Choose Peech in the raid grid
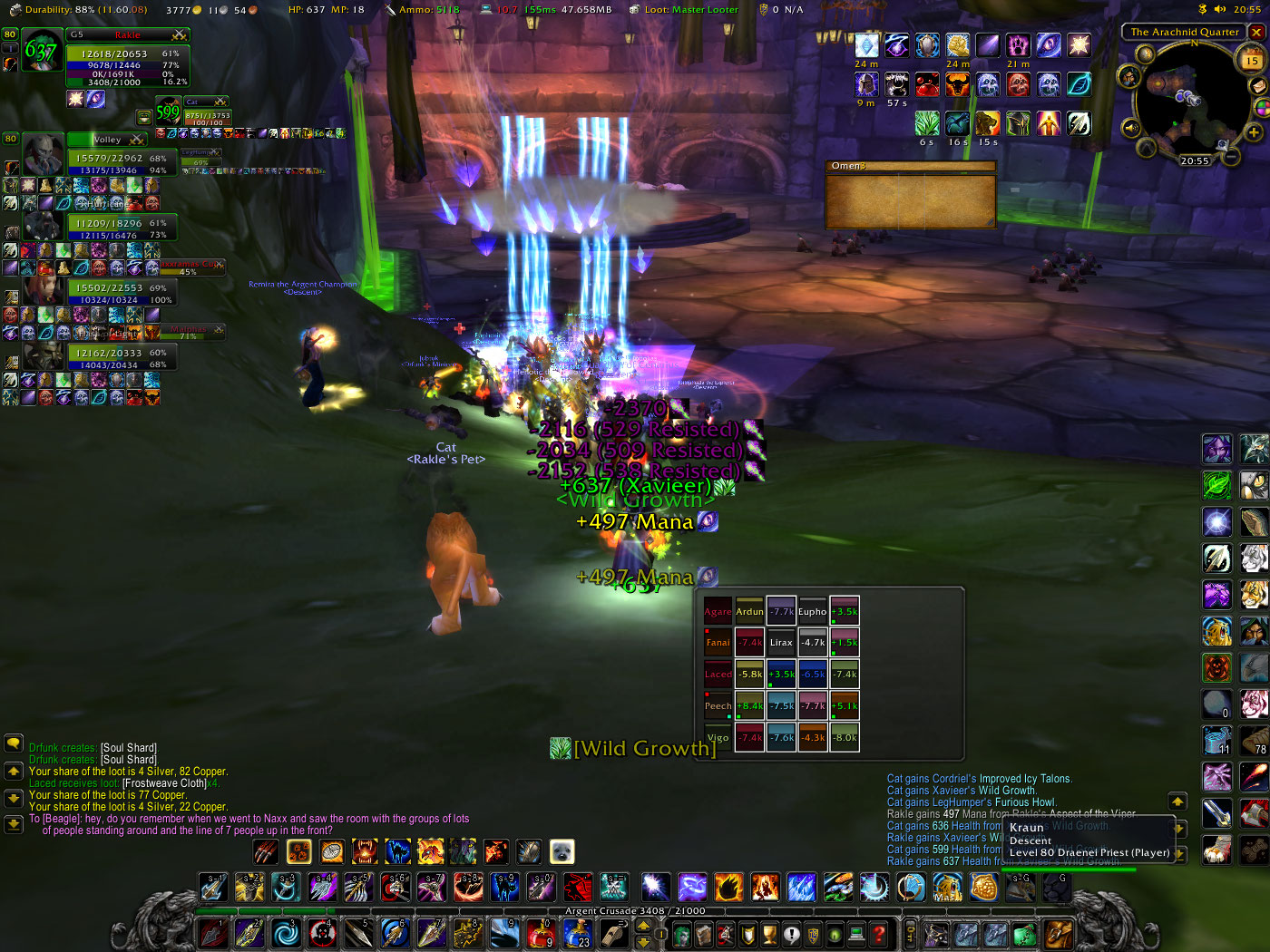The image size is (1270, 952). point(718,706)
